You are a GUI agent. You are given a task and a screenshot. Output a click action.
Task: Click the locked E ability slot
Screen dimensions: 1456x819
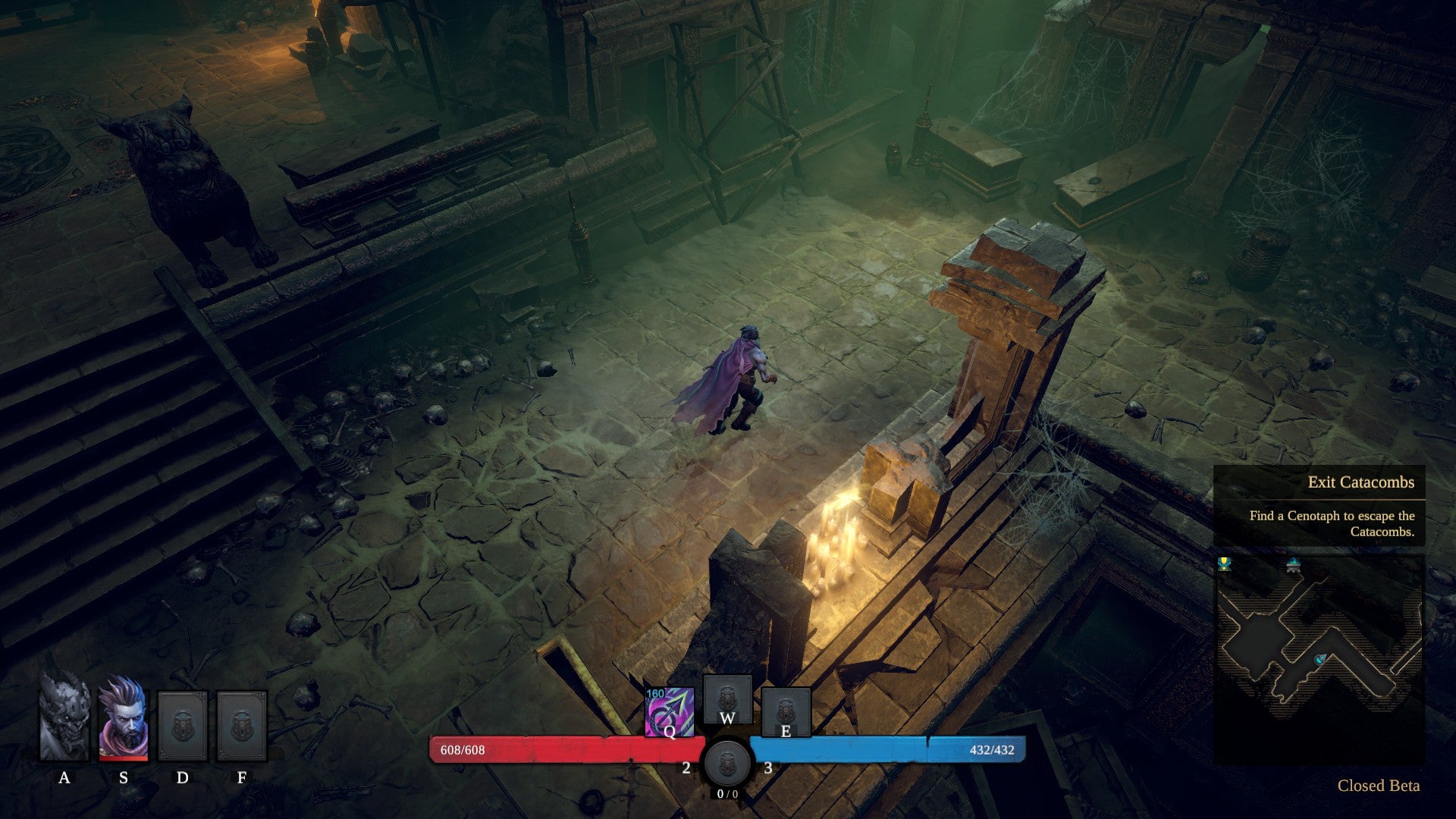click(786, 711)
